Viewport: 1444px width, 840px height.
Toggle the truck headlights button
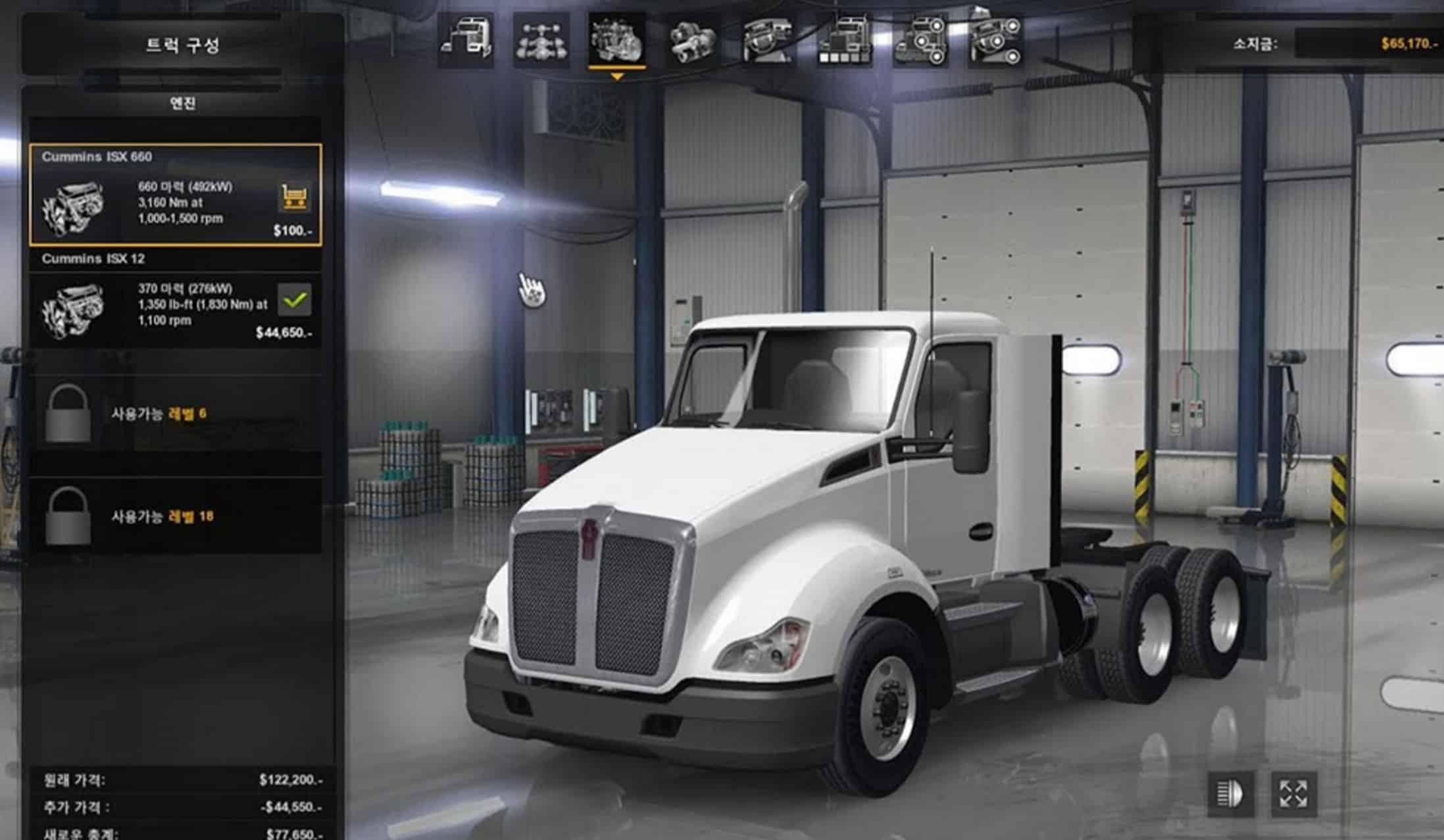[x=1230, y=793]
